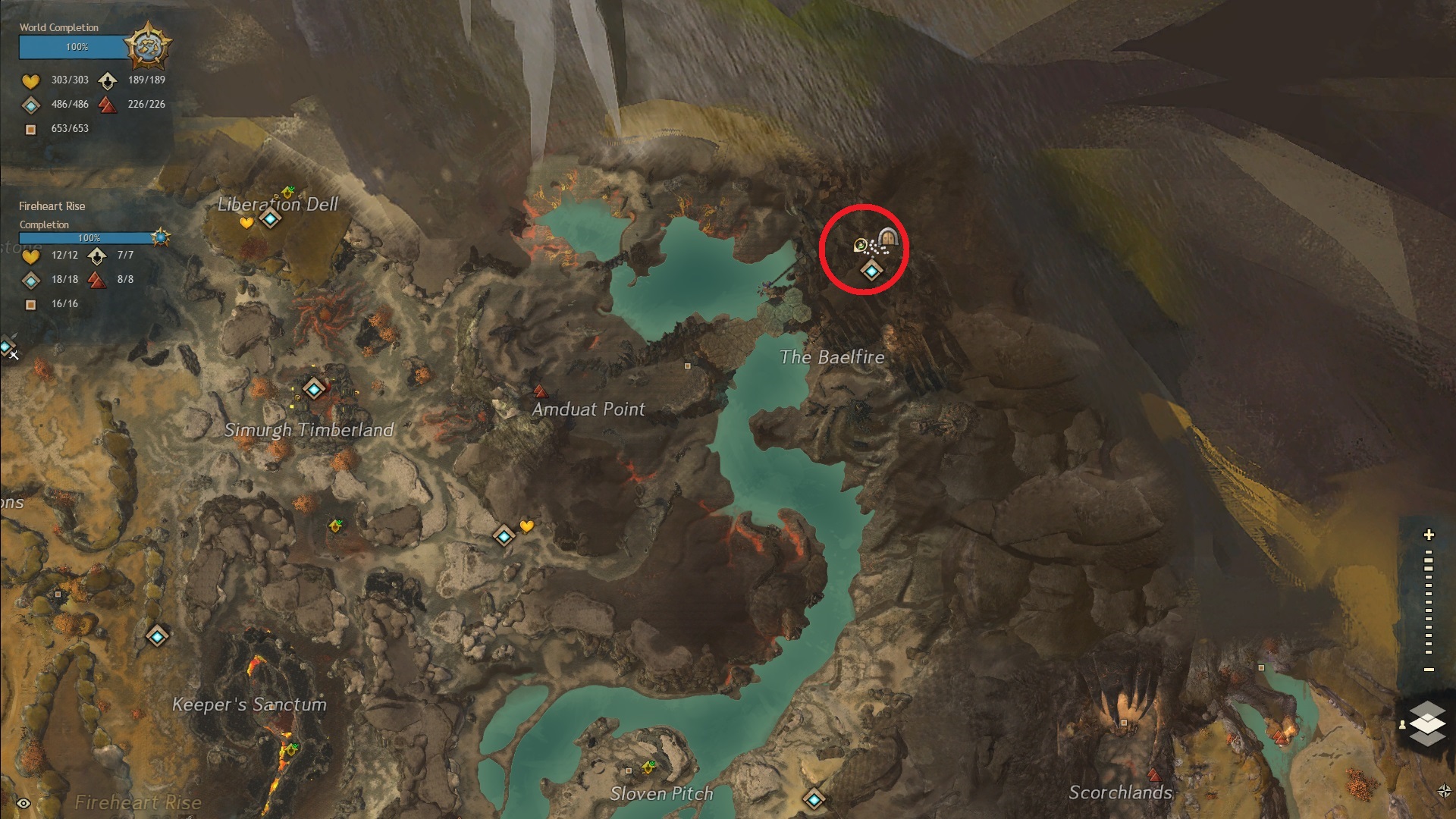Click the dungeon gate entrance icon
The image size is (1456, 819).
(x=888, y=238)
